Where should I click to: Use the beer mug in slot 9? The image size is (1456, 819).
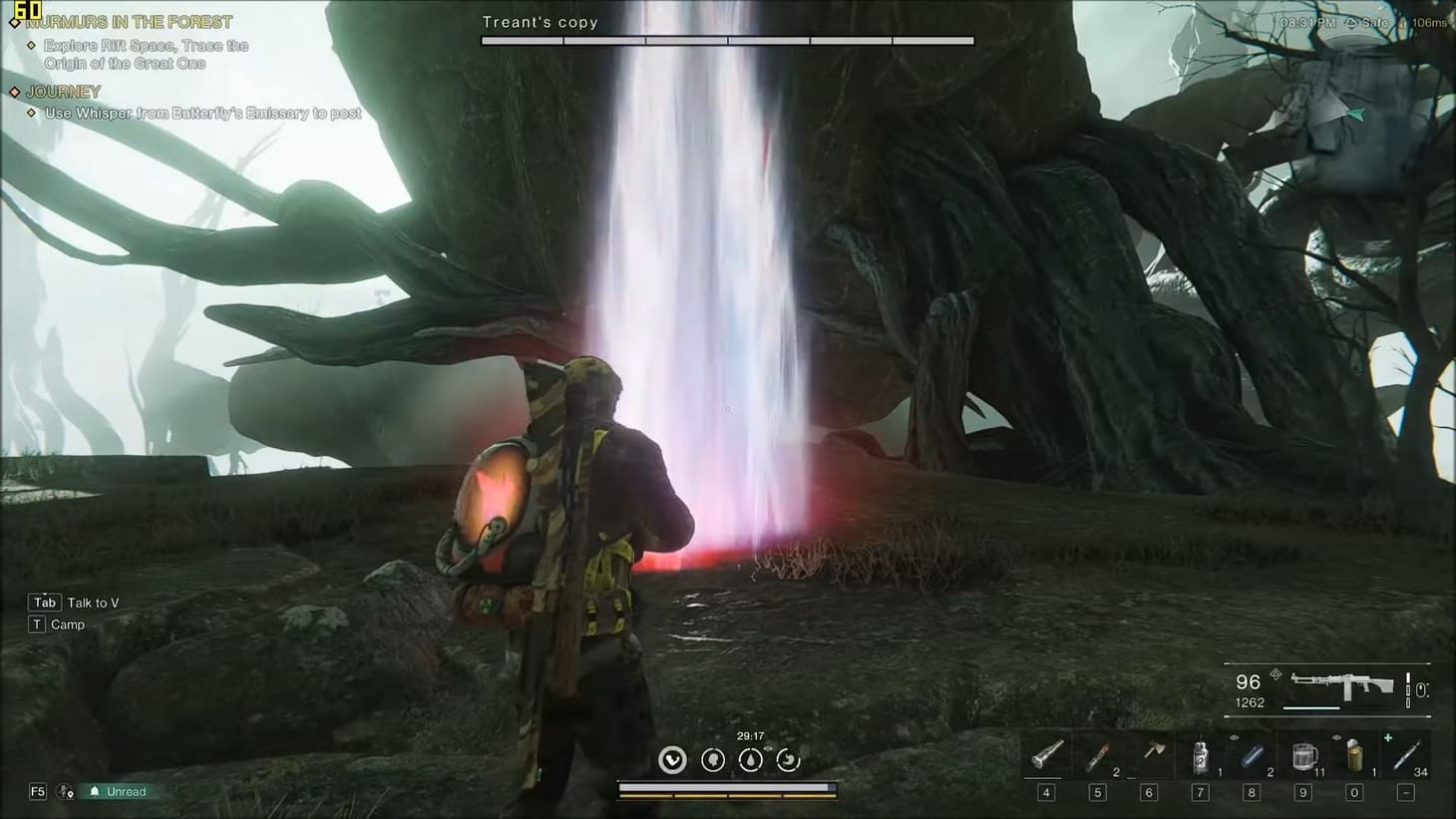coord(1302,758)
